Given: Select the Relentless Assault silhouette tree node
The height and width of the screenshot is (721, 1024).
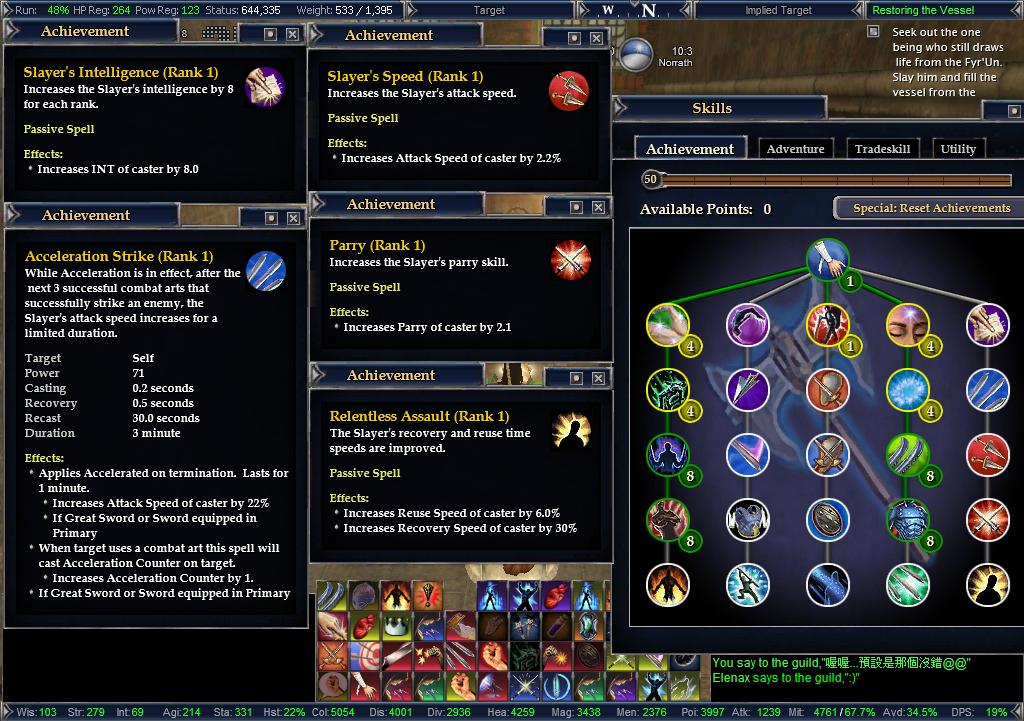Looking at the screenshot, I should (987, 585).
